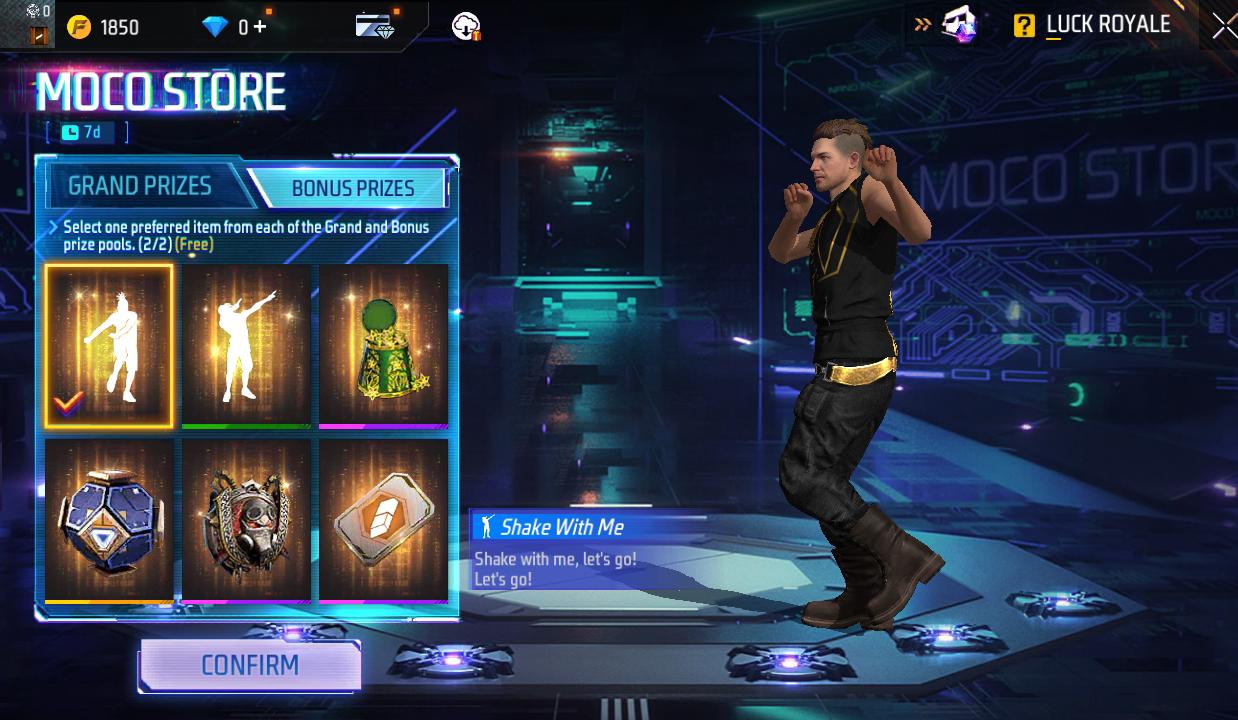
Task: Confirm the selected prizes
Action: point(250,666)
